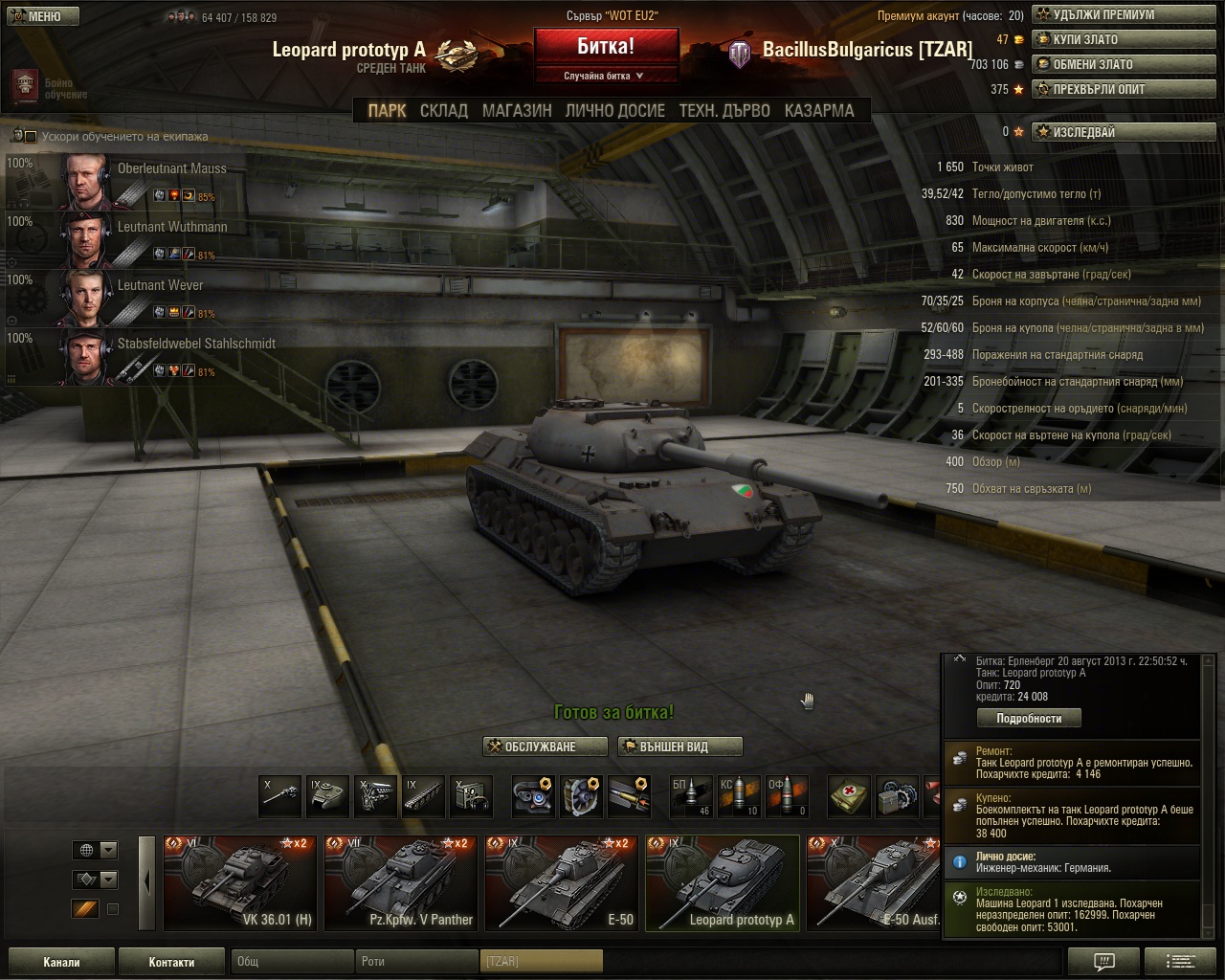Open the Канали channels button
The width and height of the screenshot is (1225, 980).
pos(61,962)
